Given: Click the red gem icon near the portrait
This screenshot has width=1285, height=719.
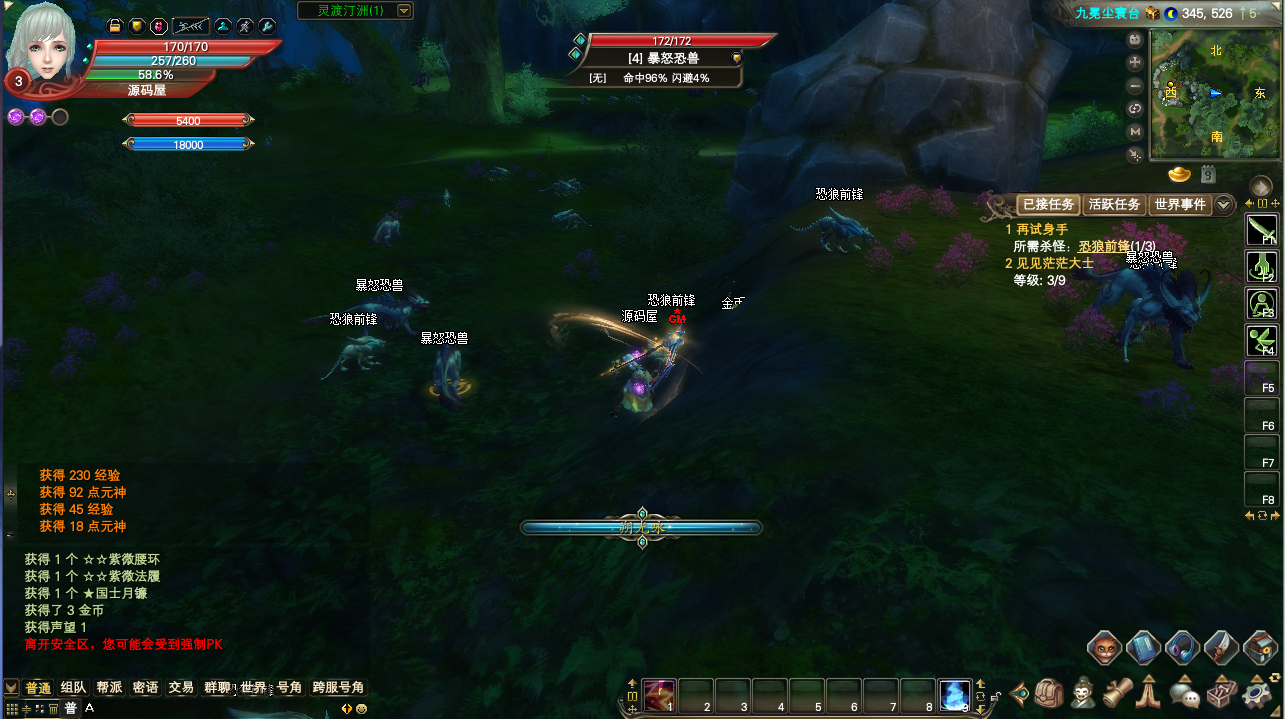Looking at the screenshot, I should [158, 26].
